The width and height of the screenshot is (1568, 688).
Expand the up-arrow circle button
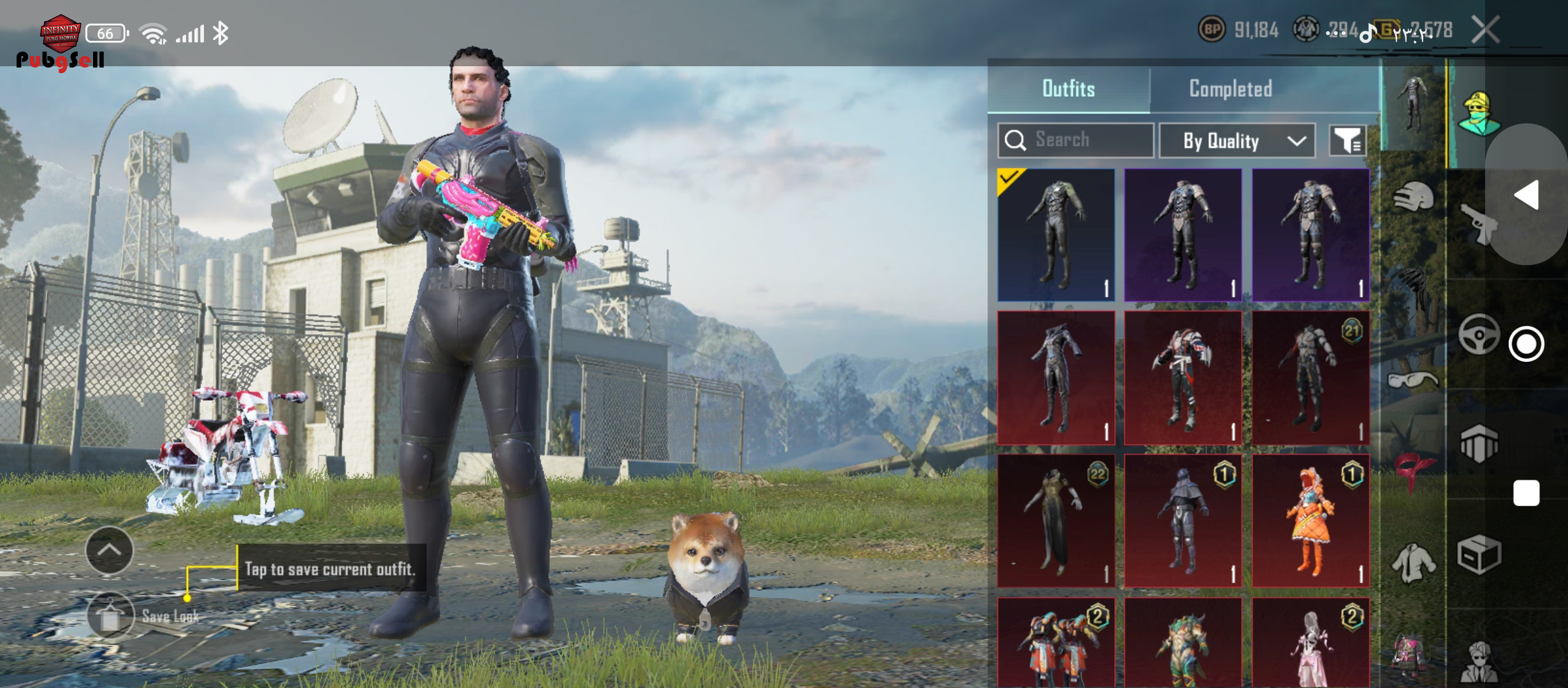(110, 550)
